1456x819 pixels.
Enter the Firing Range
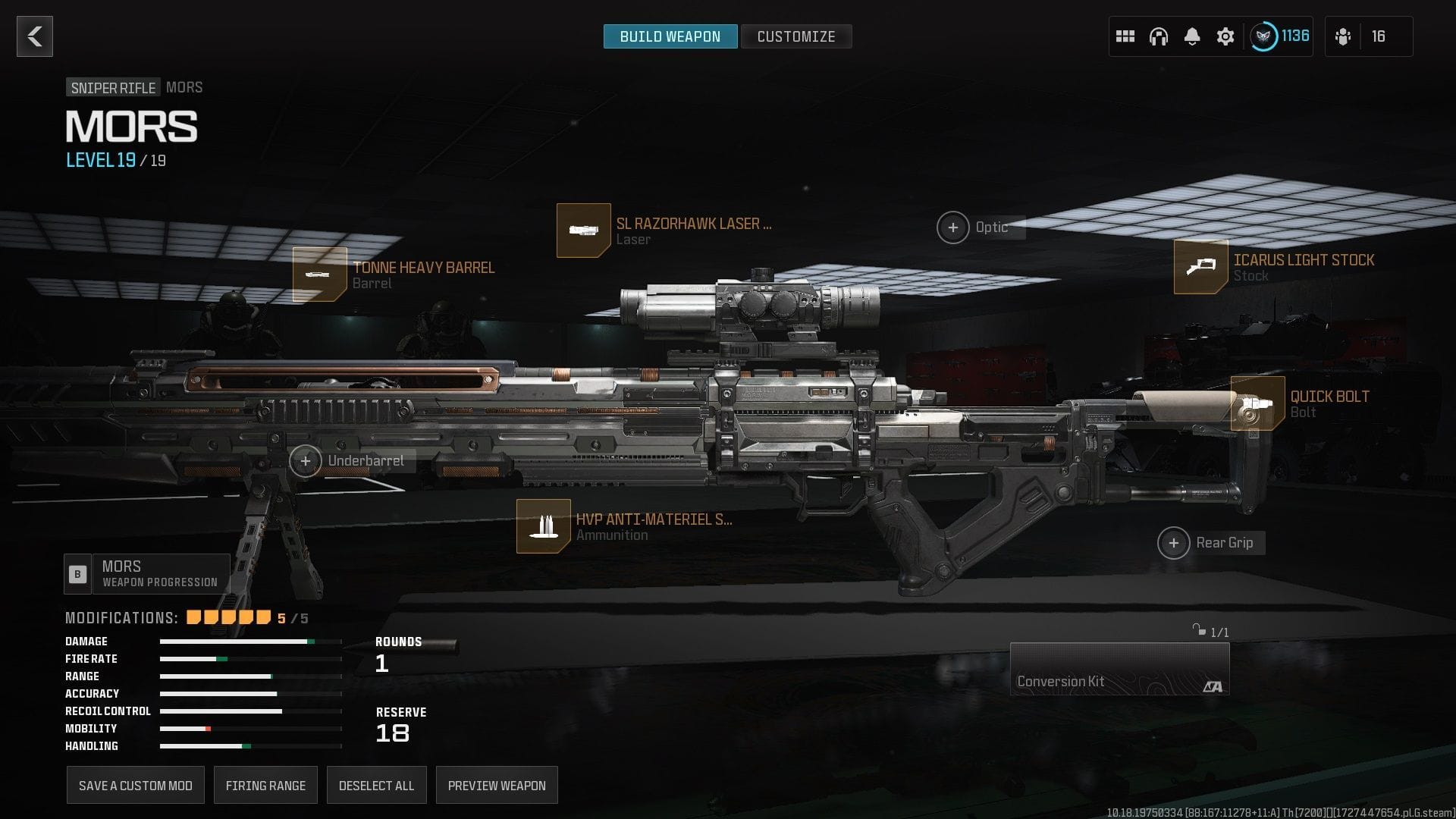pos(265,785)
